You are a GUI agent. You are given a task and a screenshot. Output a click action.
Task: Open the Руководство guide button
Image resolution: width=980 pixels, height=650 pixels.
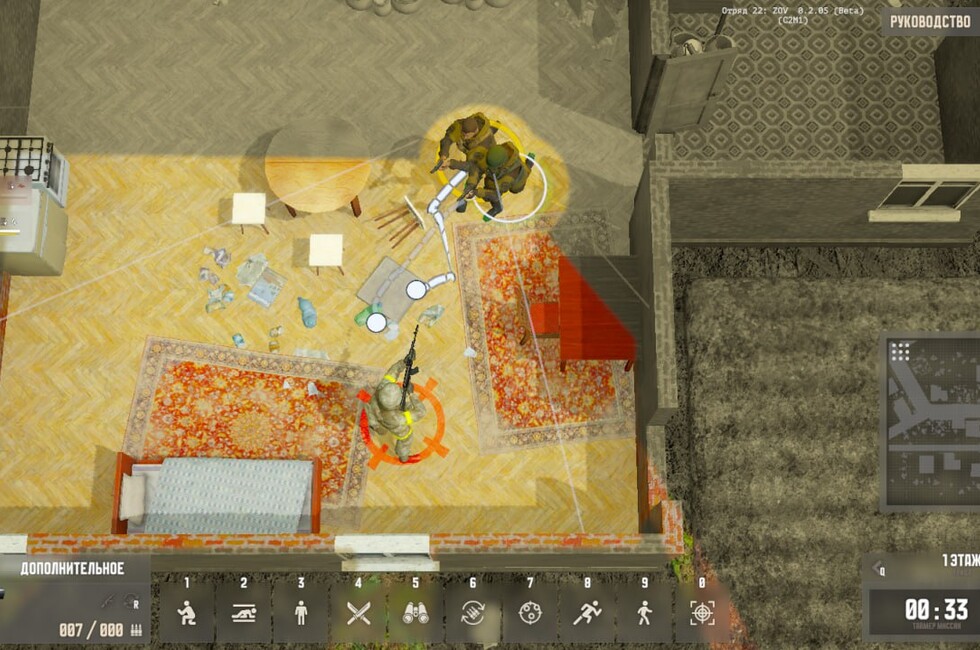point(929,21)
